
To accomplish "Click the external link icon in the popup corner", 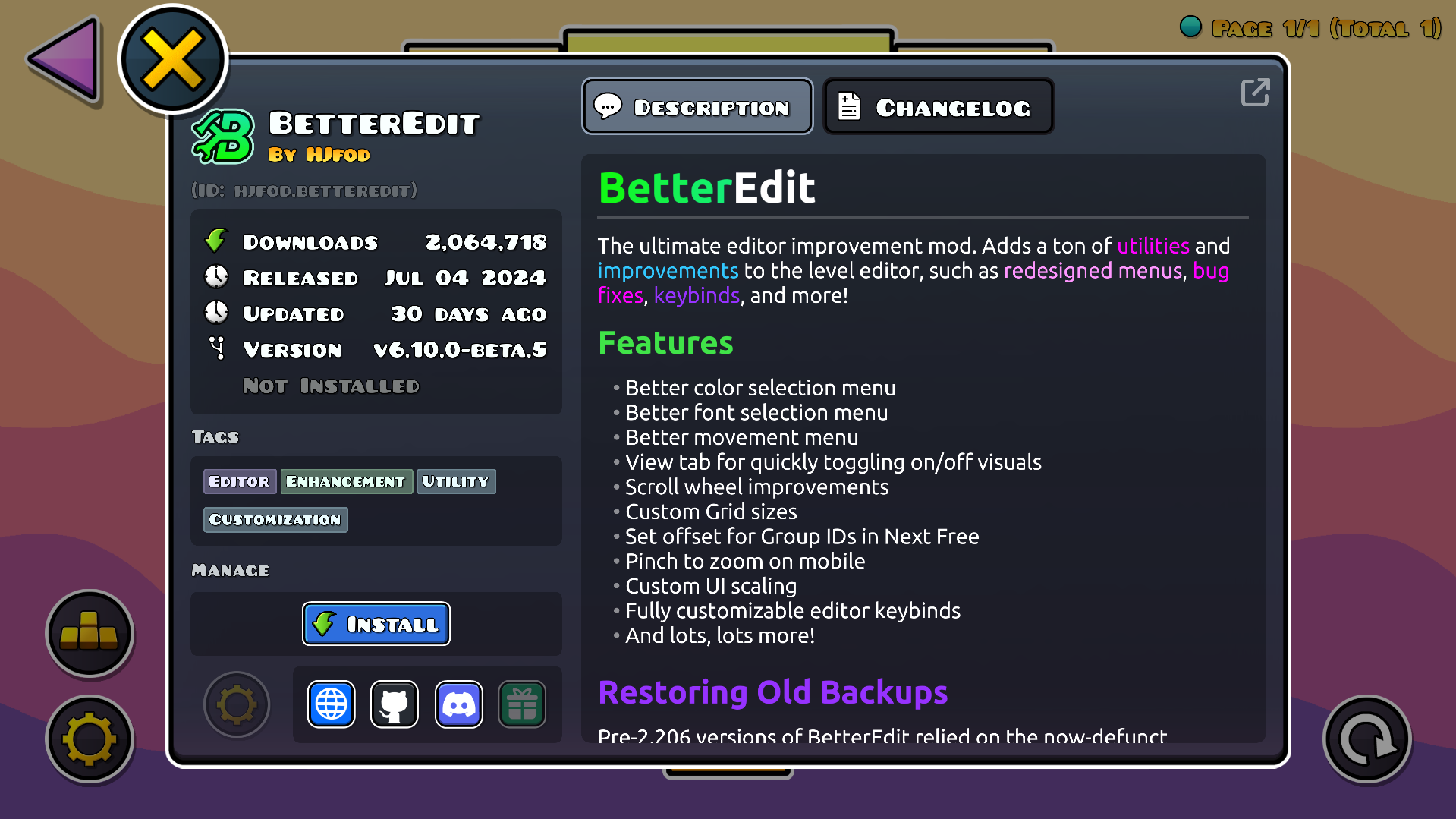I will pyautogui.click(x=1255, y=93).
